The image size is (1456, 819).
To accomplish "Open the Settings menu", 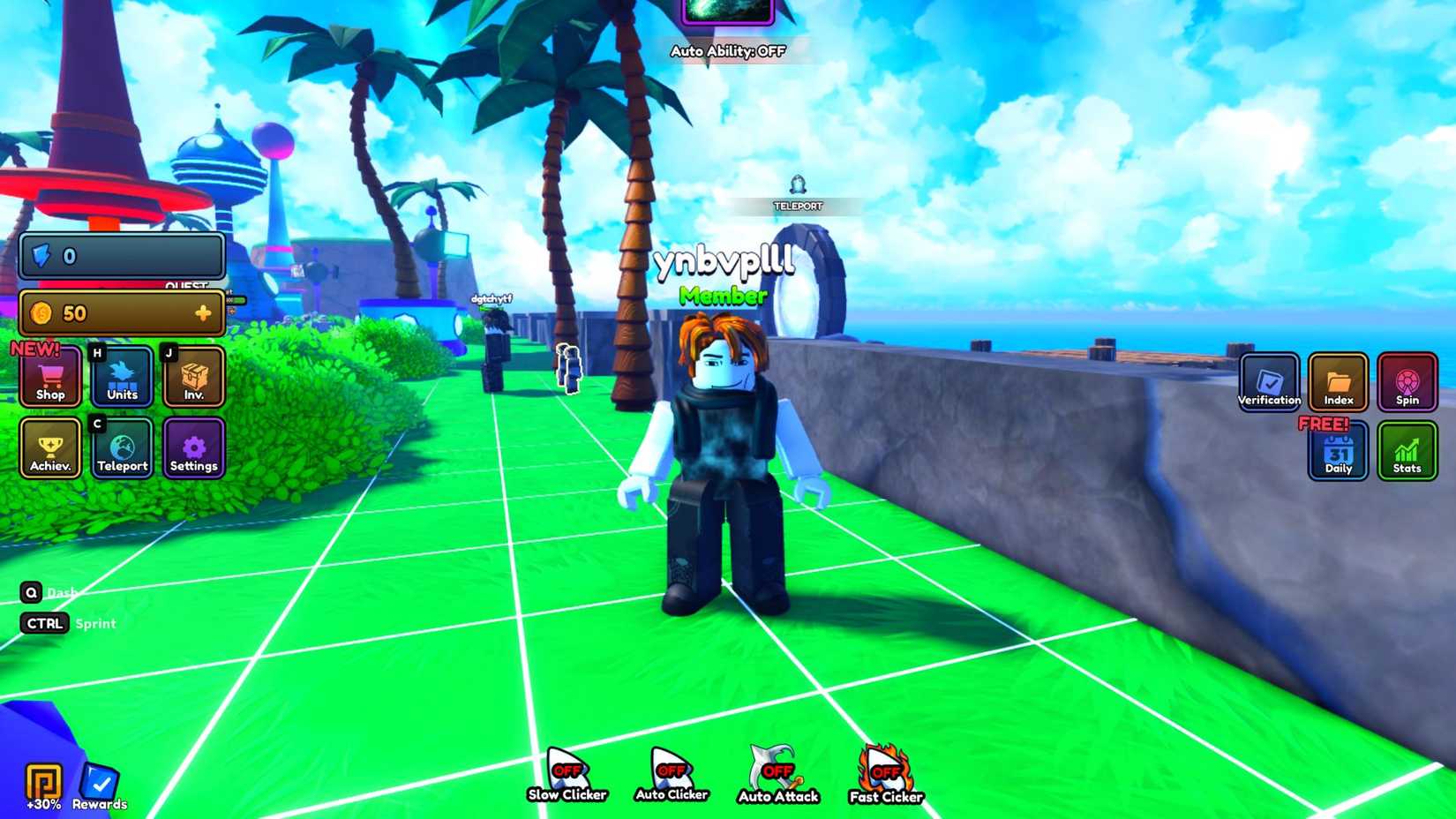I will 193,448.
